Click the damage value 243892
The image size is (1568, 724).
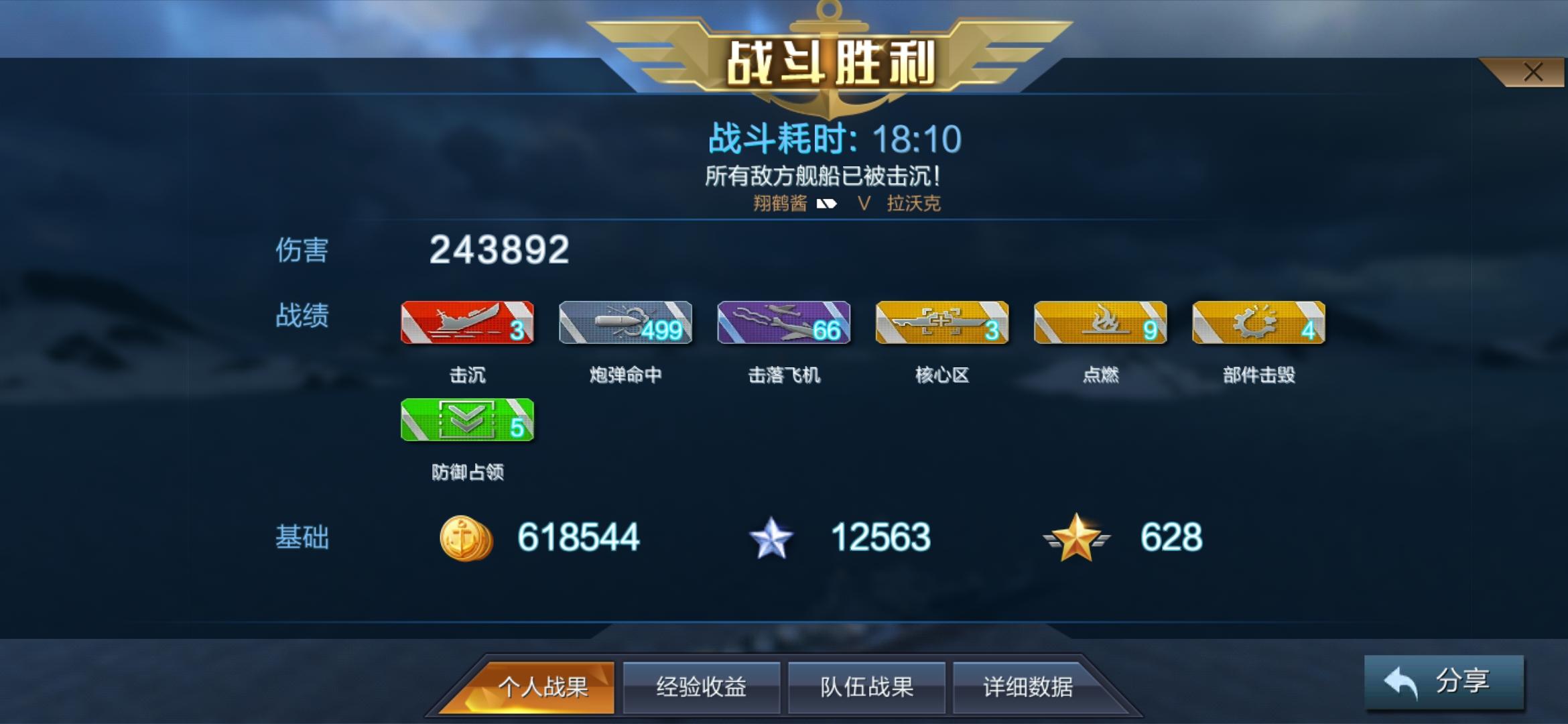499,253
